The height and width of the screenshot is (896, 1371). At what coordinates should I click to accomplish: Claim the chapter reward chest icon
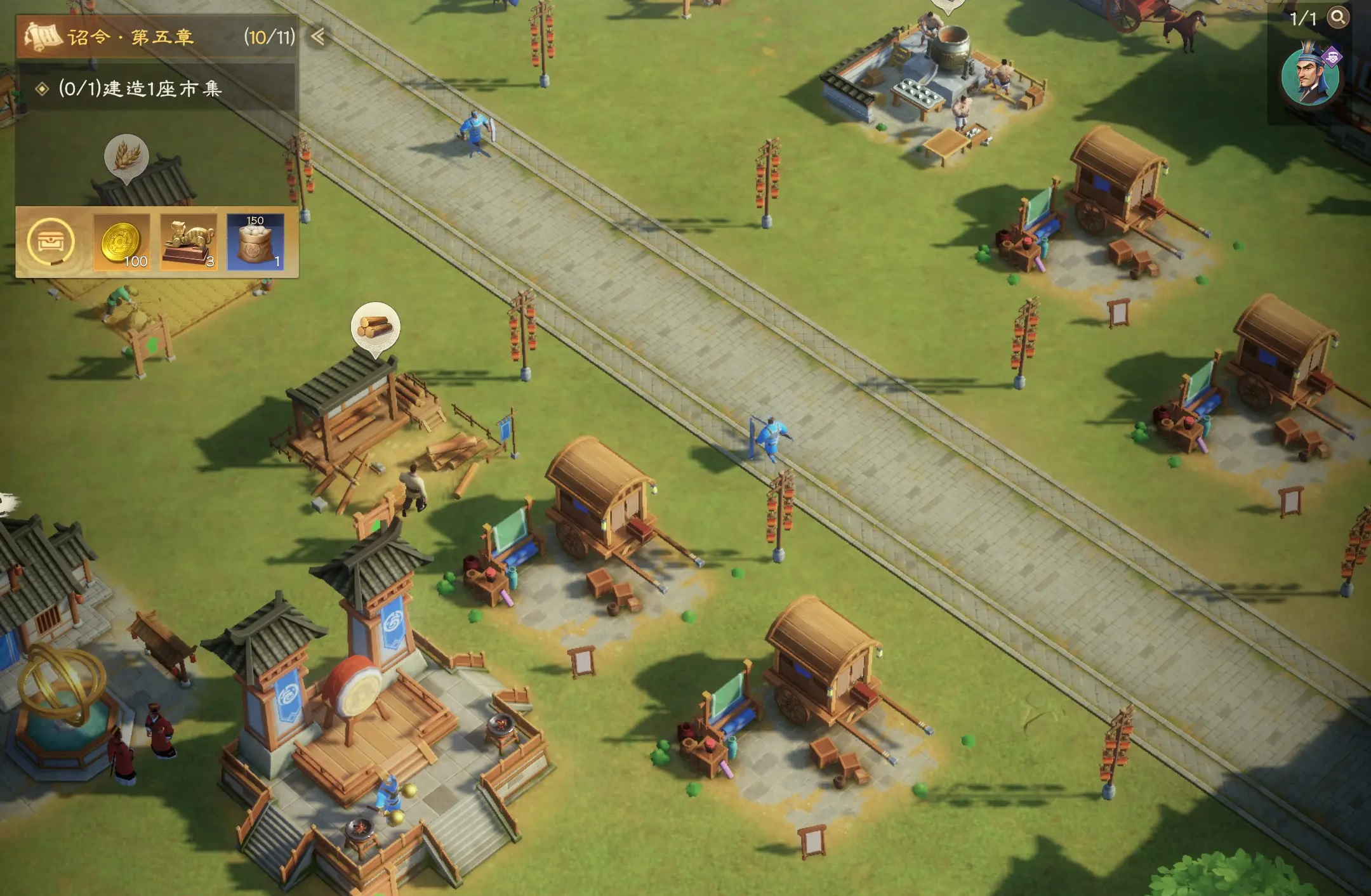click(x=51, y=242)
